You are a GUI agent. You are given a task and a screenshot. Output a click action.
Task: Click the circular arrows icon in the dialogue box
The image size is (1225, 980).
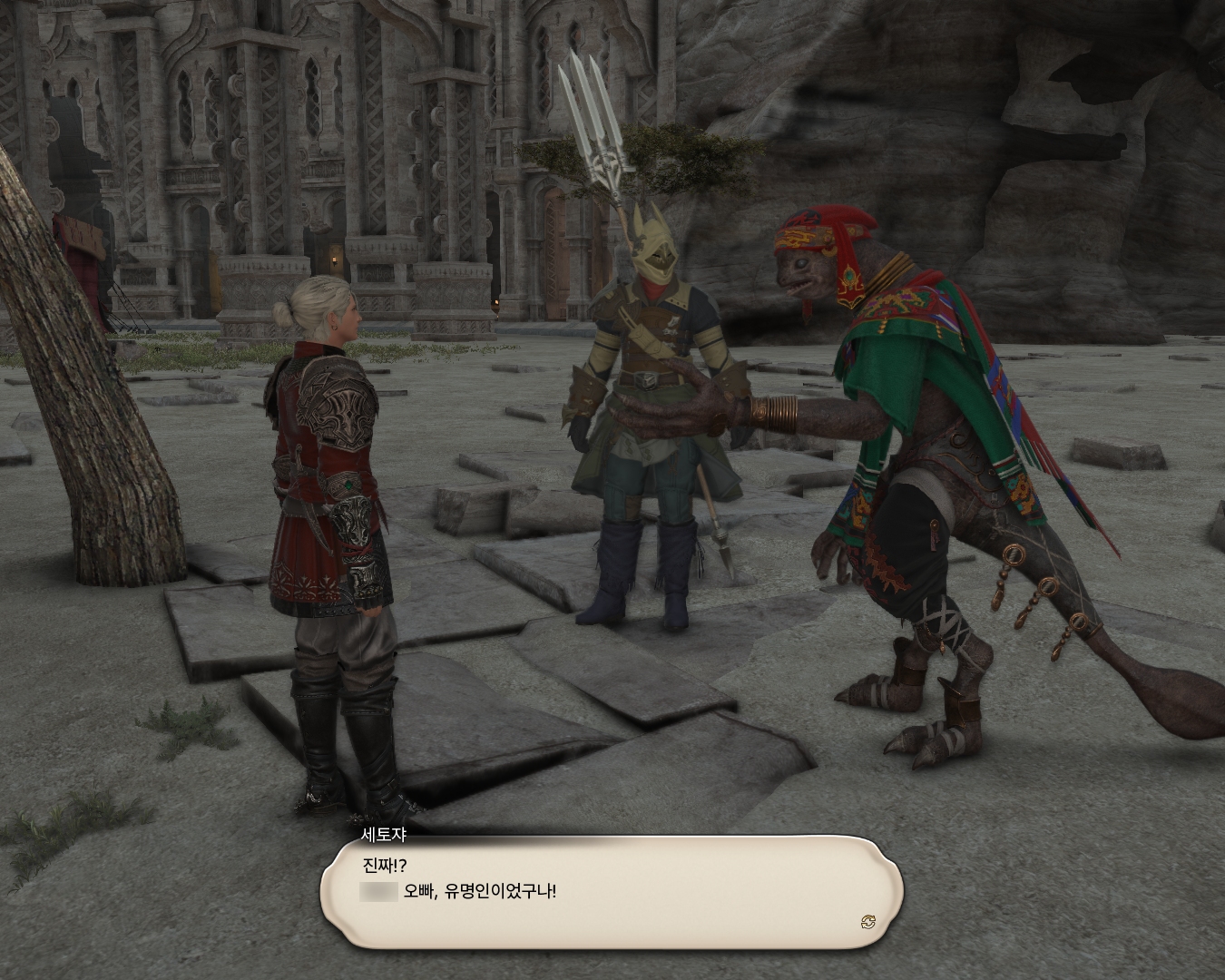[868, 923]
